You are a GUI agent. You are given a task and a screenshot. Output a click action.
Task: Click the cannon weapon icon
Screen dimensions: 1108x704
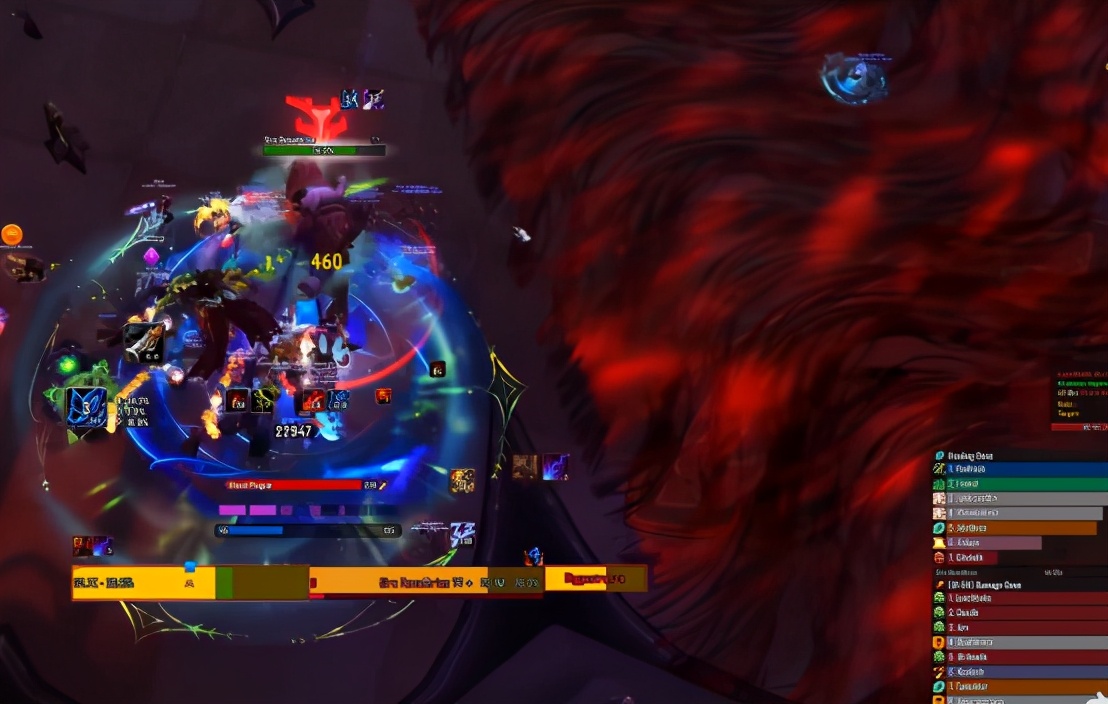(x=143, y=342)
